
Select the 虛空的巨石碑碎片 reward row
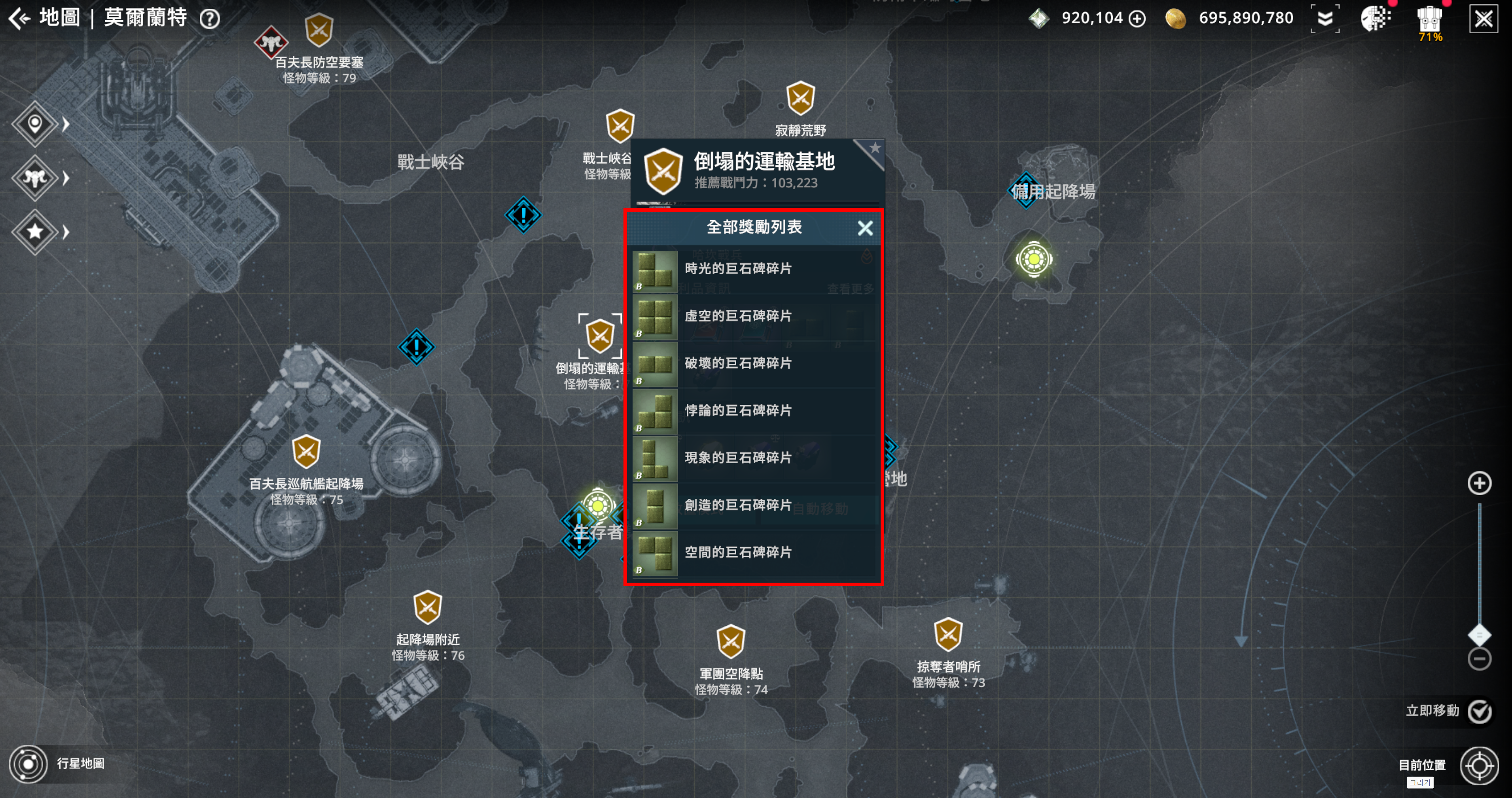click(x=754, y=317)
